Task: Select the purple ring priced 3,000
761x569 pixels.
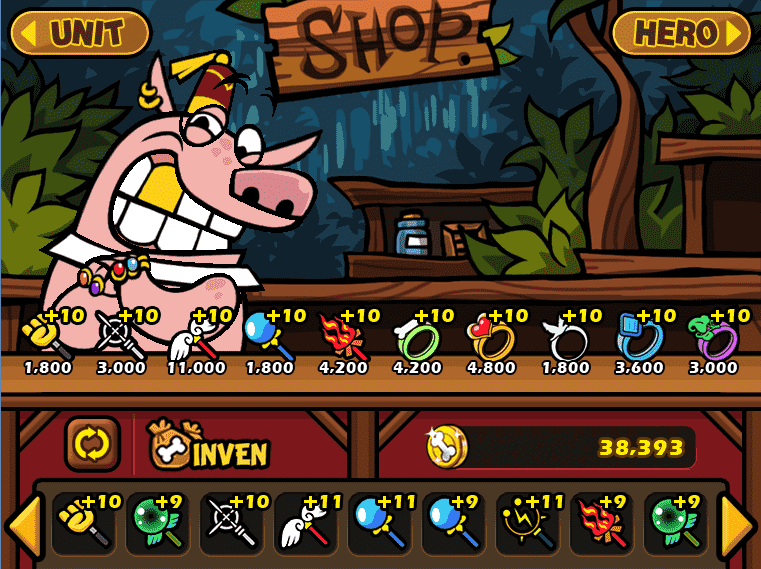Action: tap(713, 337)
